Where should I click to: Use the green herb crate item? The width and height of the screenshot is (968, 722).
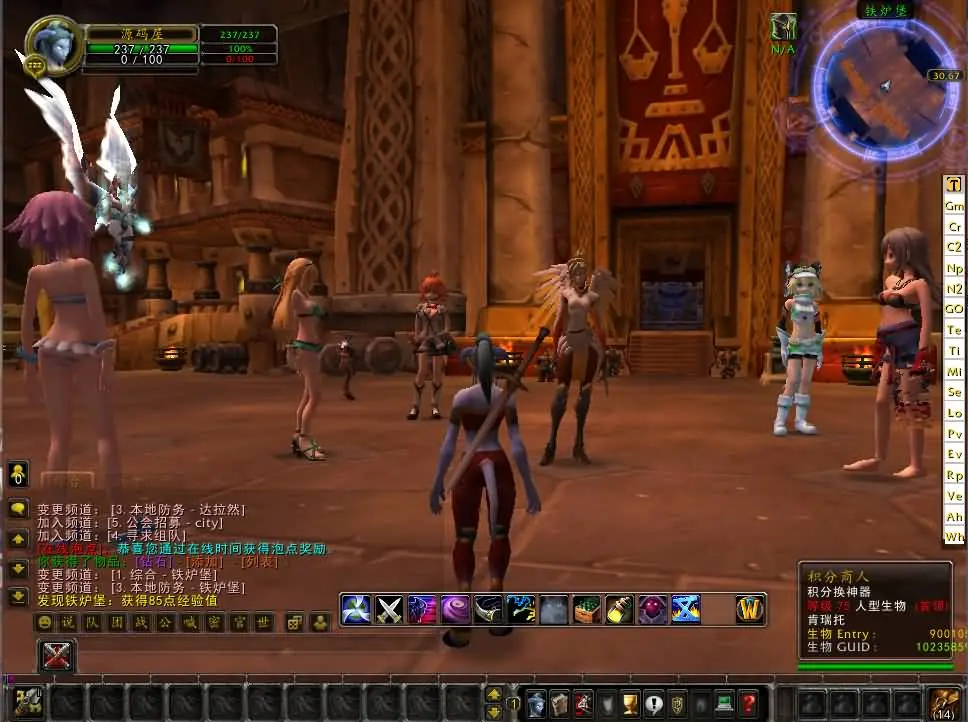point(587,609)
